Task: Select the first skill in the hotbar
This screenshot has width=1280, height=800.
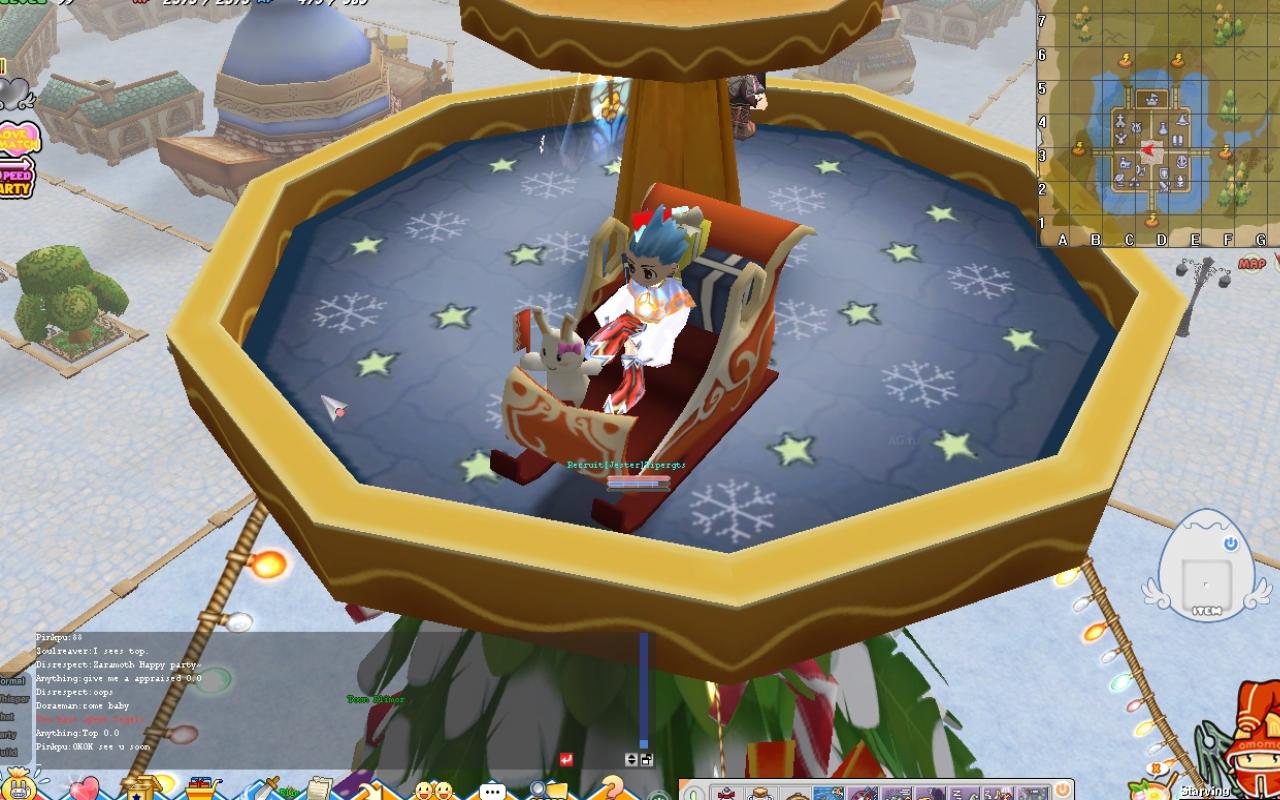Action: point(726,792)
